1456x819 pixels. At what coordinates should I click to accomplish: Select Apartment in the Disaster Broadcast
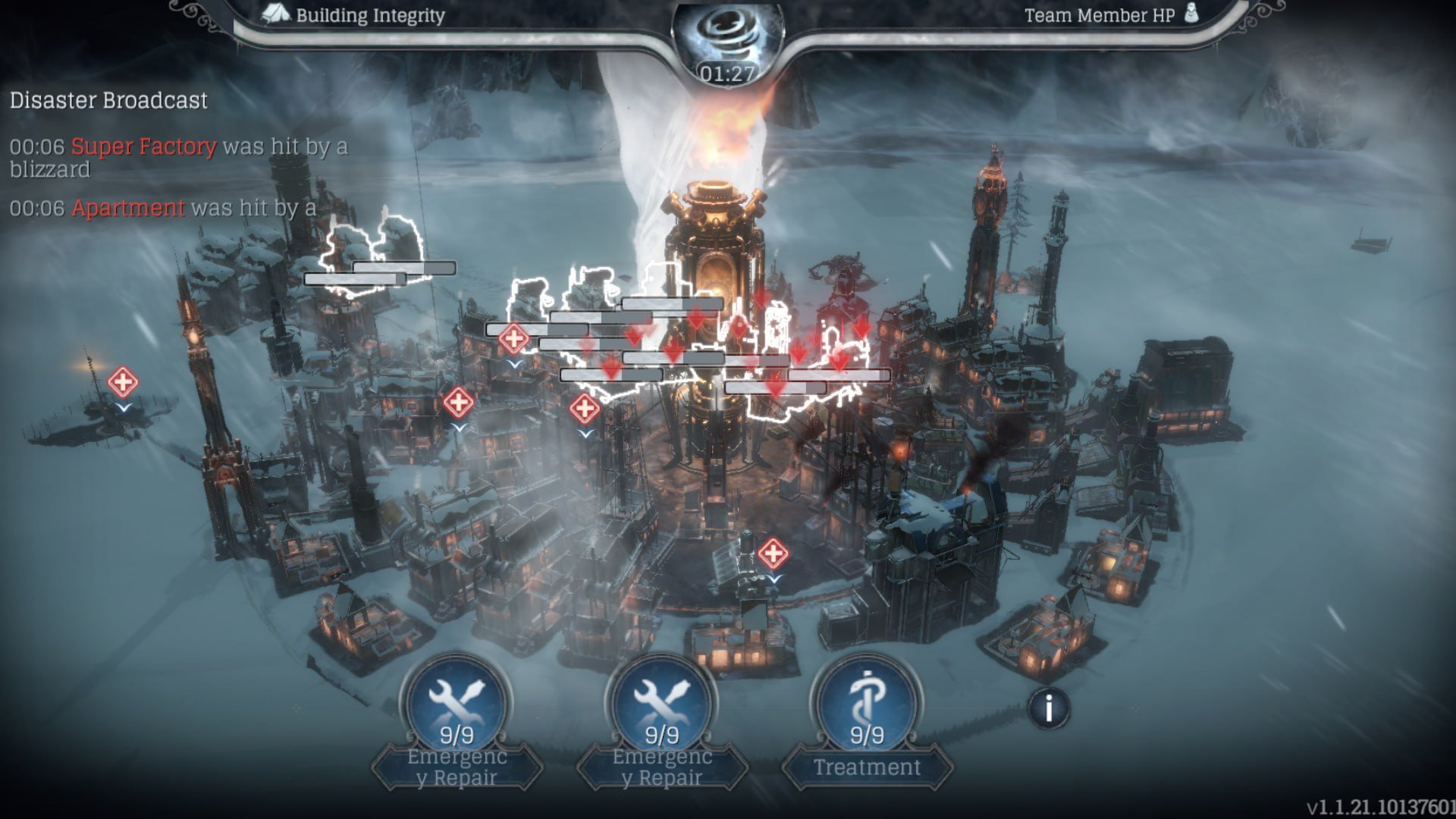(x=128, y=208)
